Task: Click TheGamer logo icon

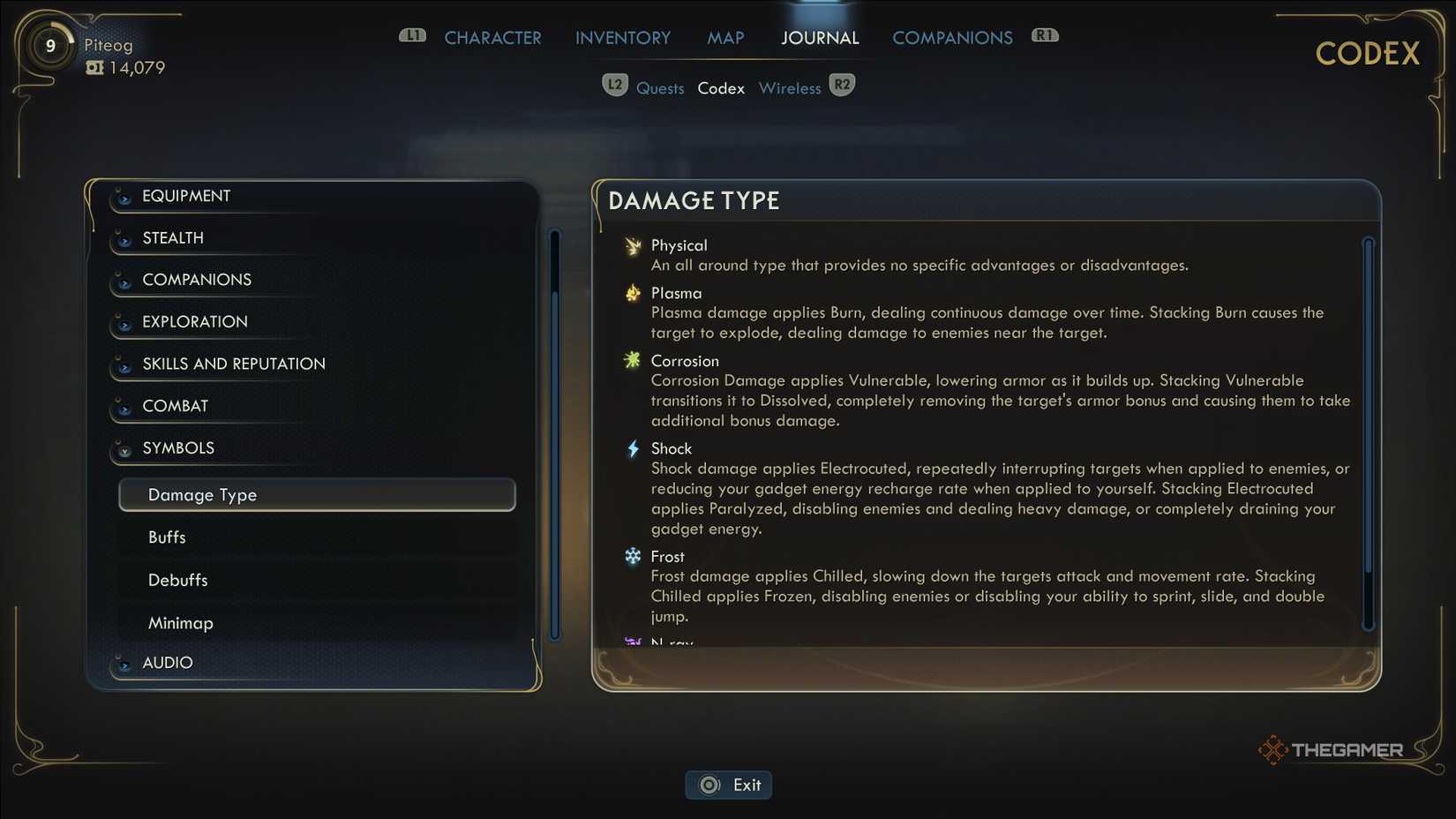Action: (1273, 749)
